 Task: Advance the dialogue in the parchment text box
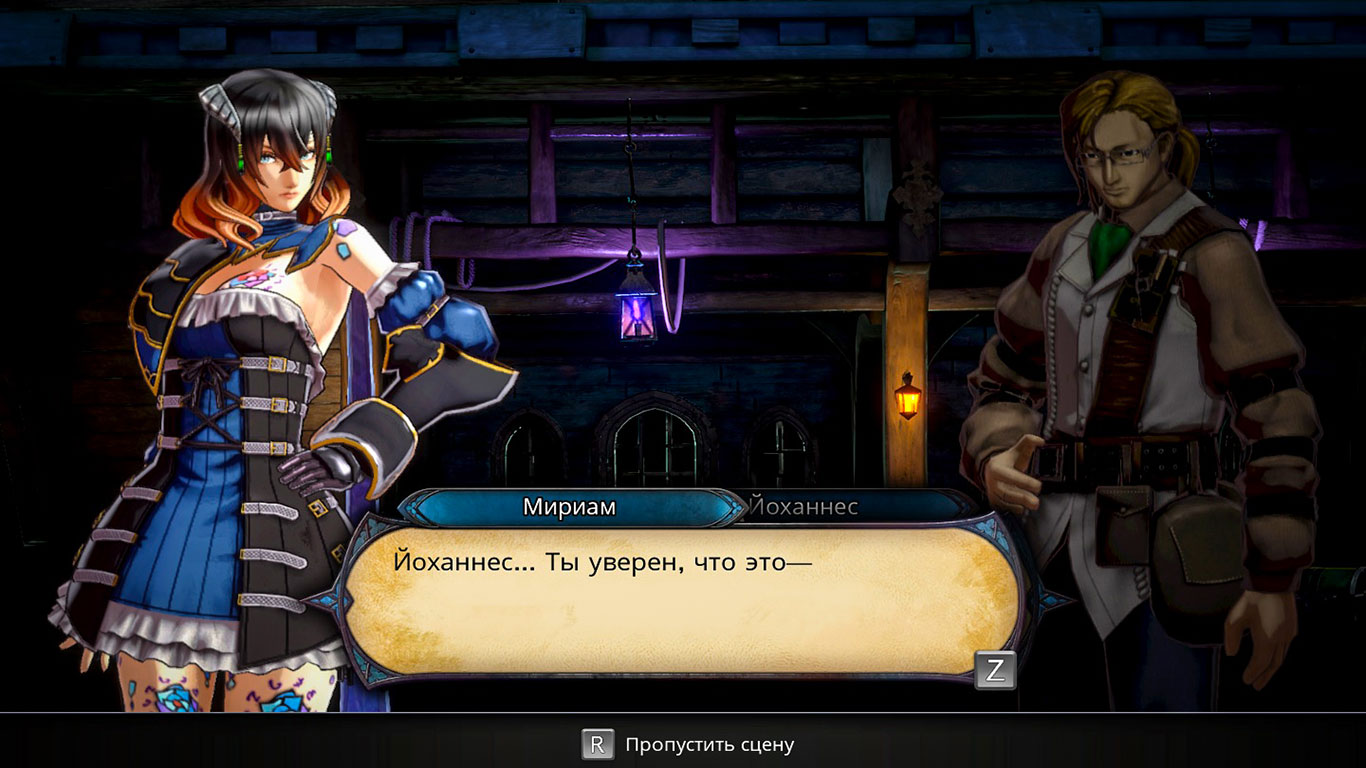995,670
